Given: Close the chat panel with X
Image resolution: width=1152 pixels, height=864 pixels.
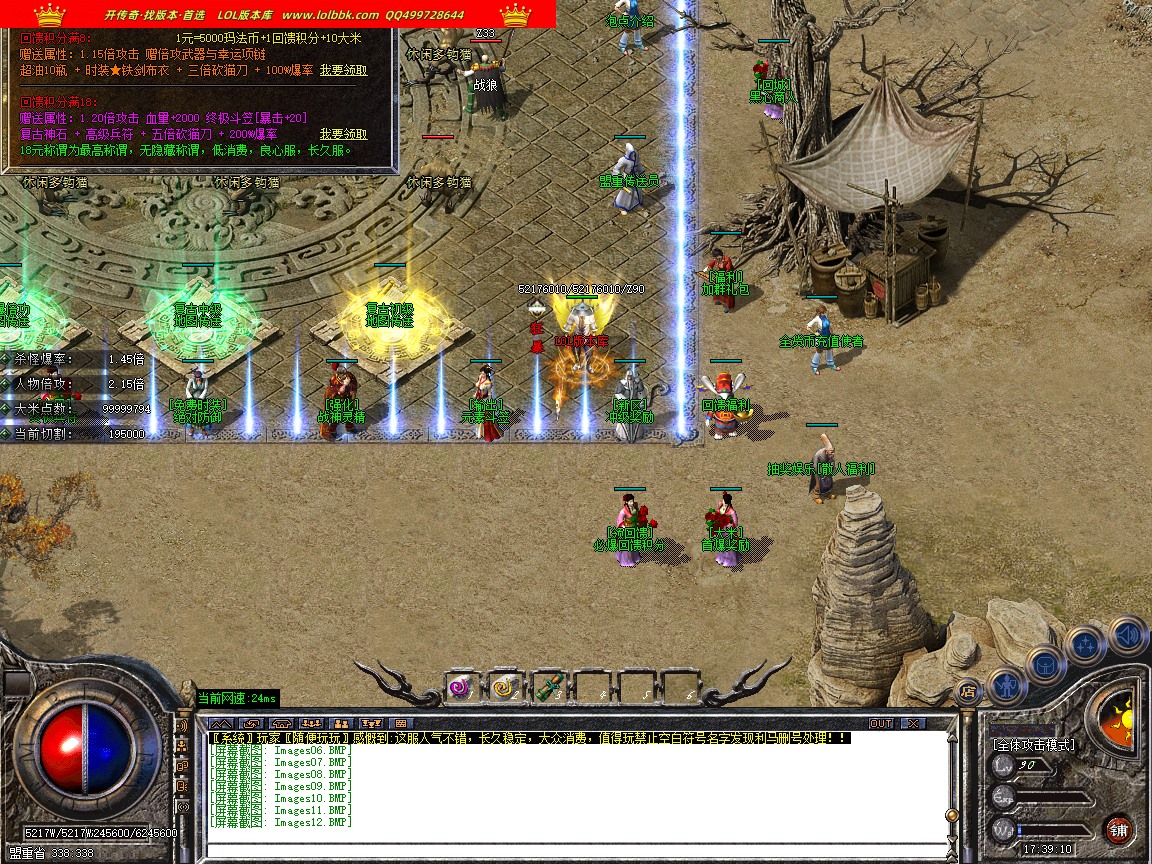Looking at the screenshot, I should (x=912, y=723).
